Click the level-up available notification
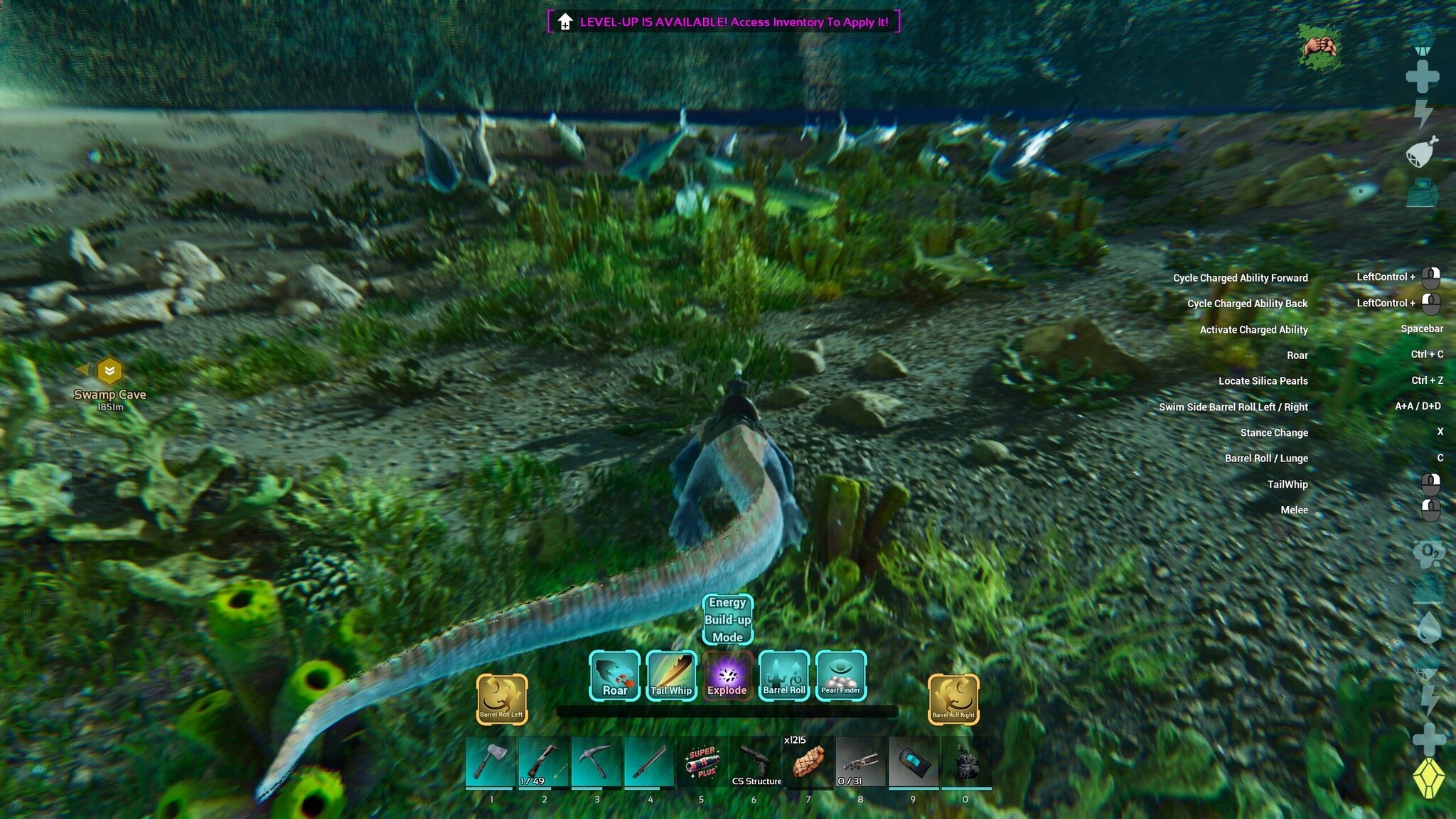The height and width of the screenshot is (819, 1456). 724,22
